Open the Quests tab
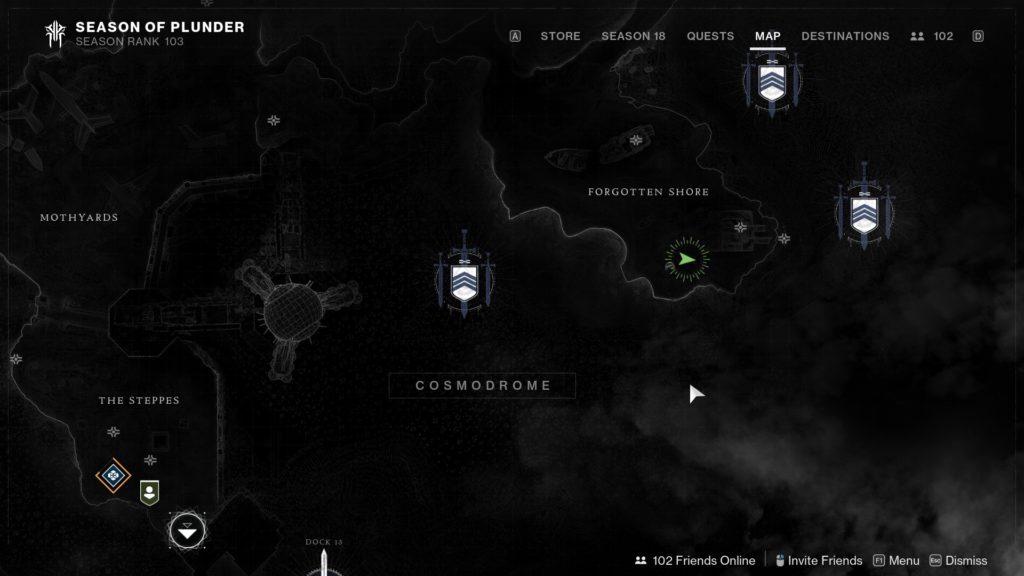 (710, 36)
